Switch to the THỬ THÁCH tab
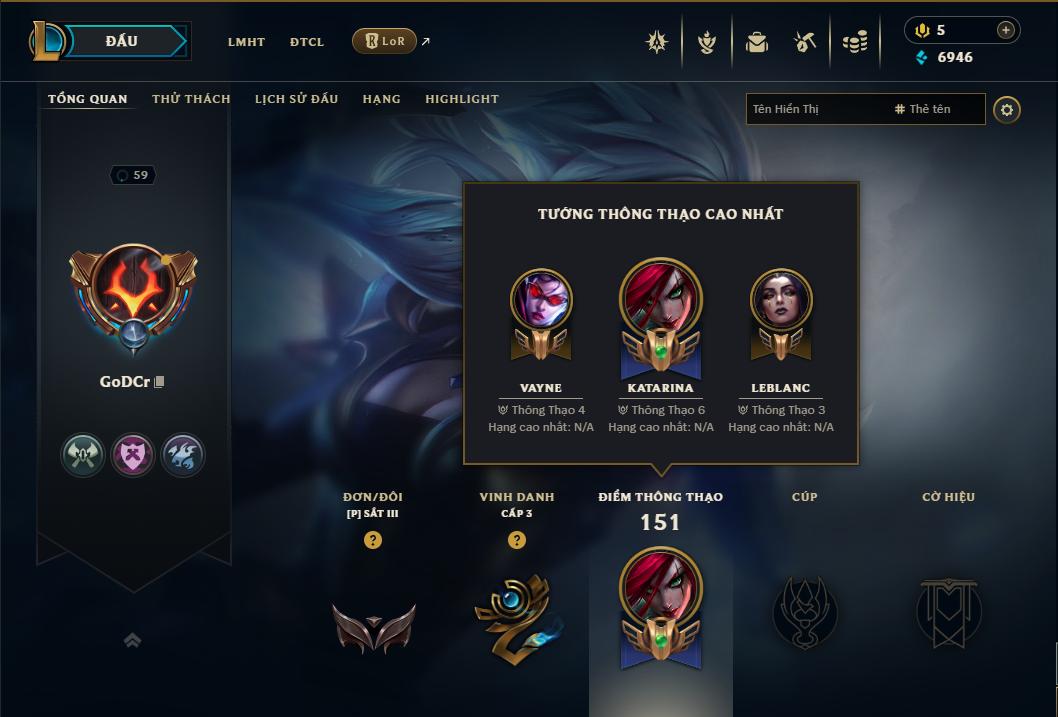The height and width of the screenshot is (717, 1058). (191, 99)
